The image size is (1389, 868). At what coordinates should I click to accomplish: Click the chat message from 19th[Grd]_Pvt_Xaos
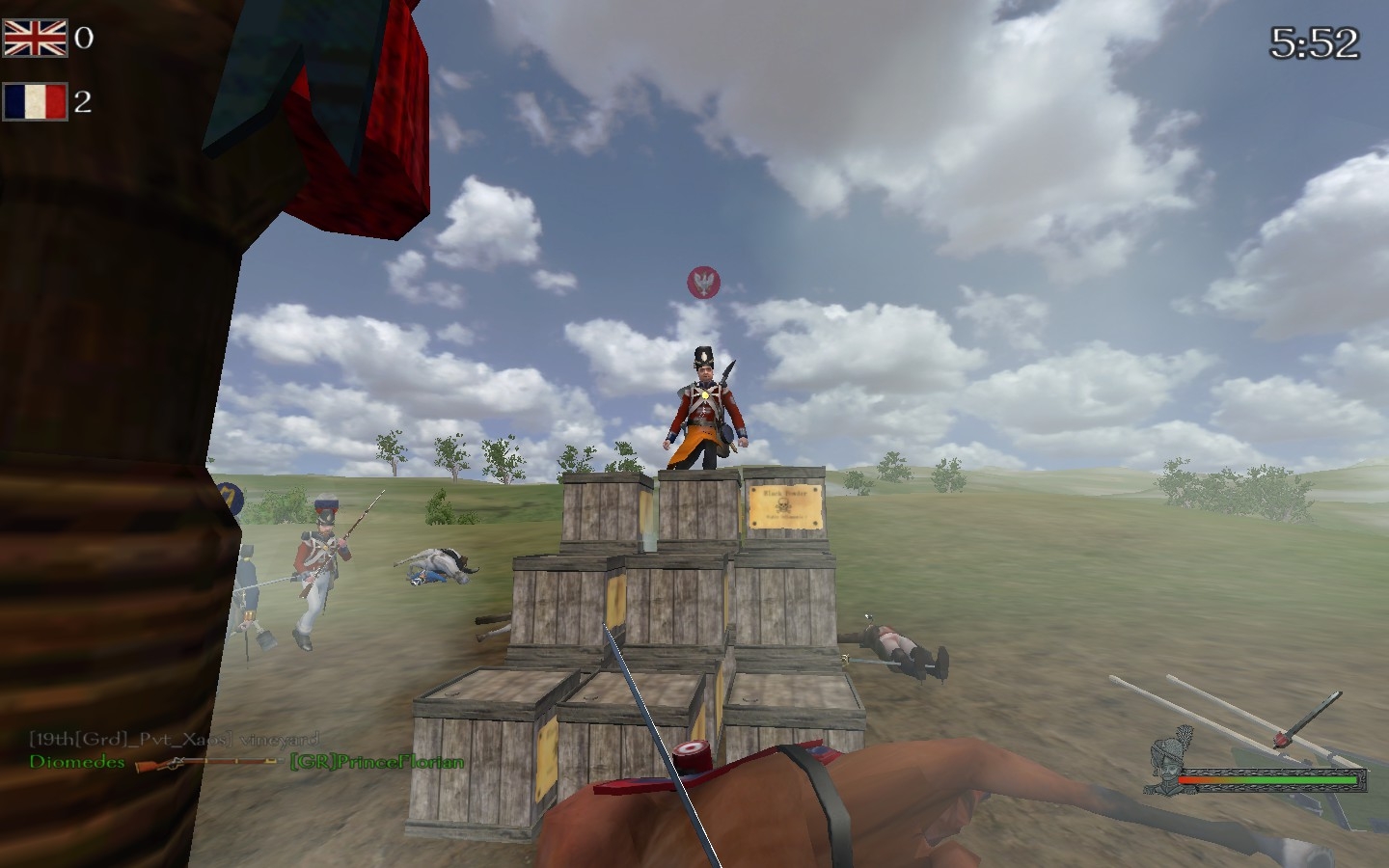174,740
